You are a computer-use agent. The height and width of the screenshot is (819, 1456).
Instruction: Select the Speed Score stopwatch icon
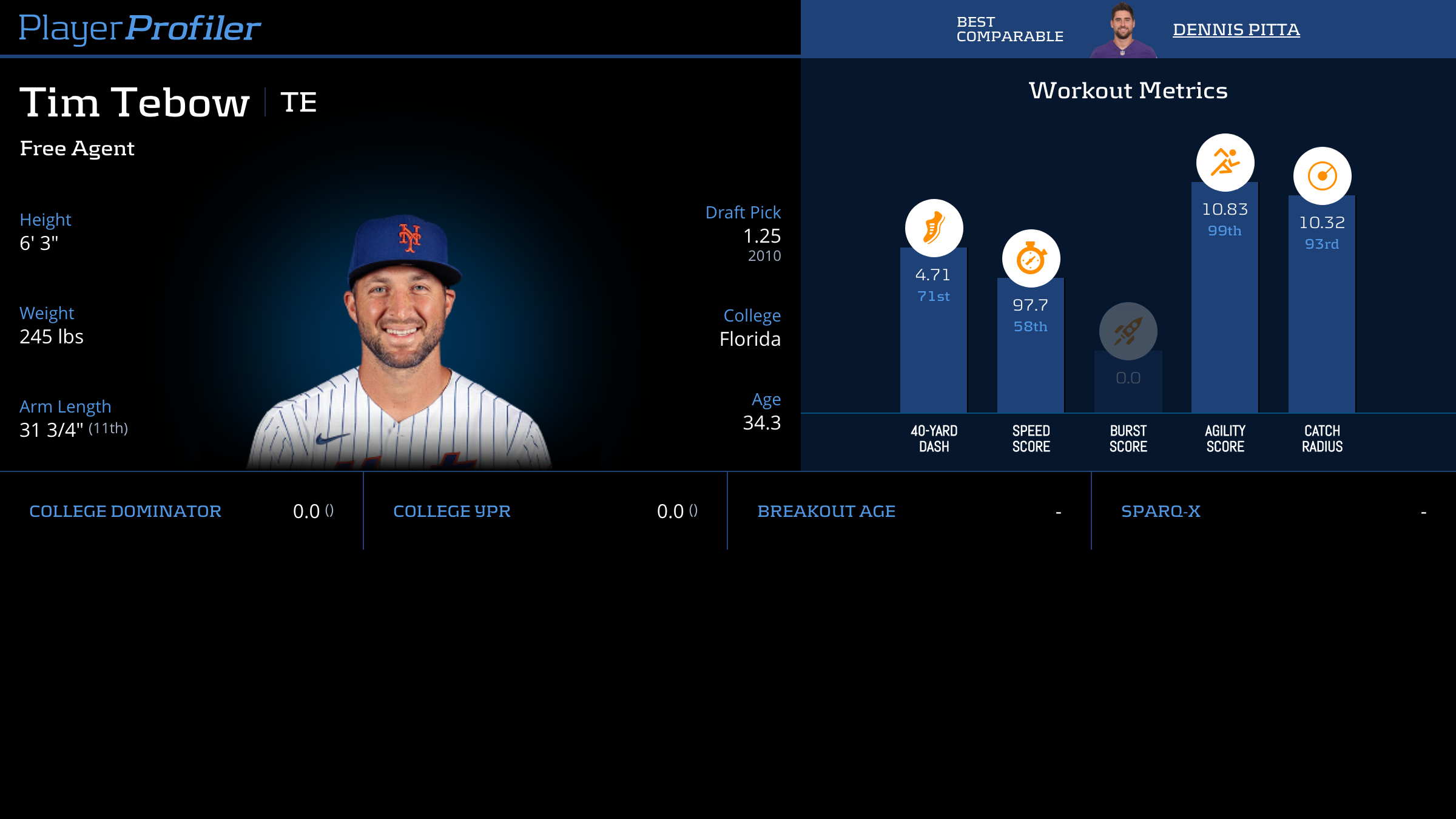(1031, 258)
